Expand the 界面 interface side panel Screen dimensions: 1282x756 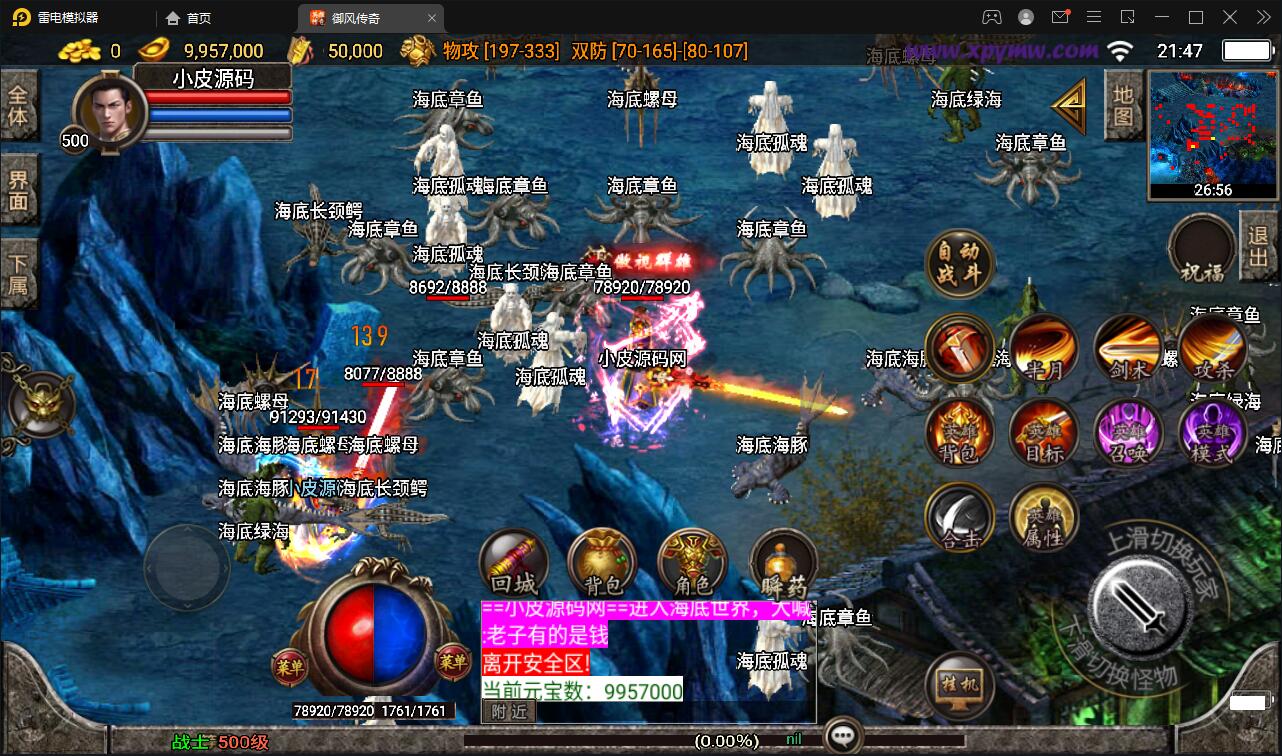click(x=20, y=190)
